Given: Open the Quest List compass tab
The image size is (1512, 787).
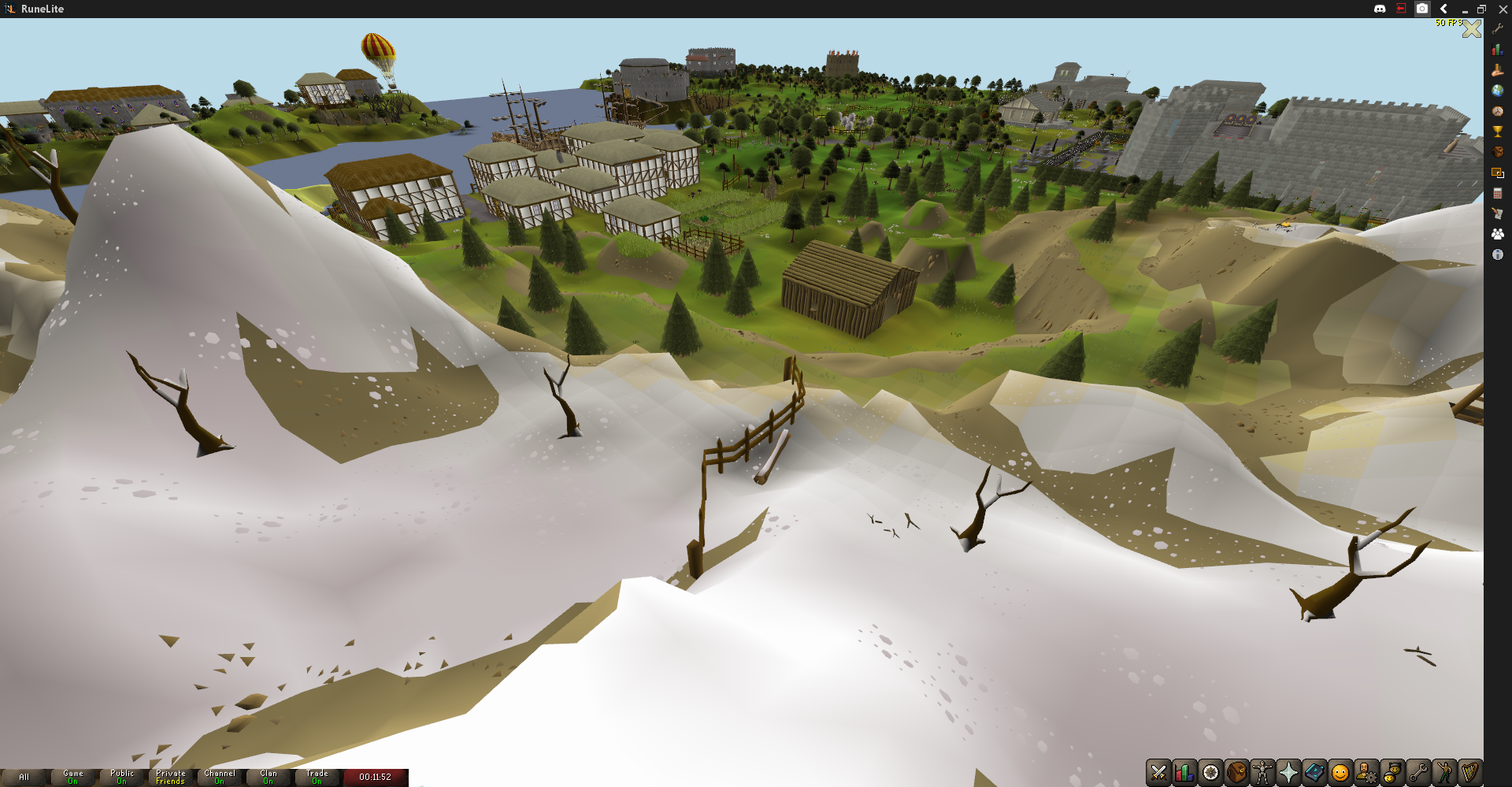Looking at the screenshot, I should point(1210,773).
